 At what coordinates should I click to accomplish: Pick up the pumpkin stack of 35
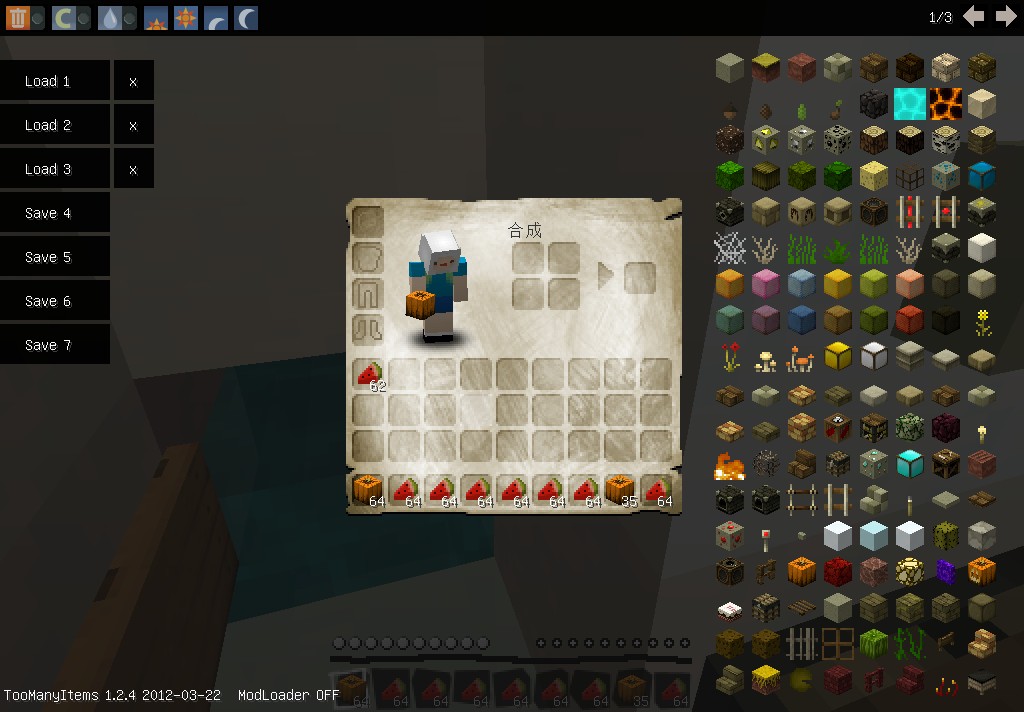coord(621,490)
